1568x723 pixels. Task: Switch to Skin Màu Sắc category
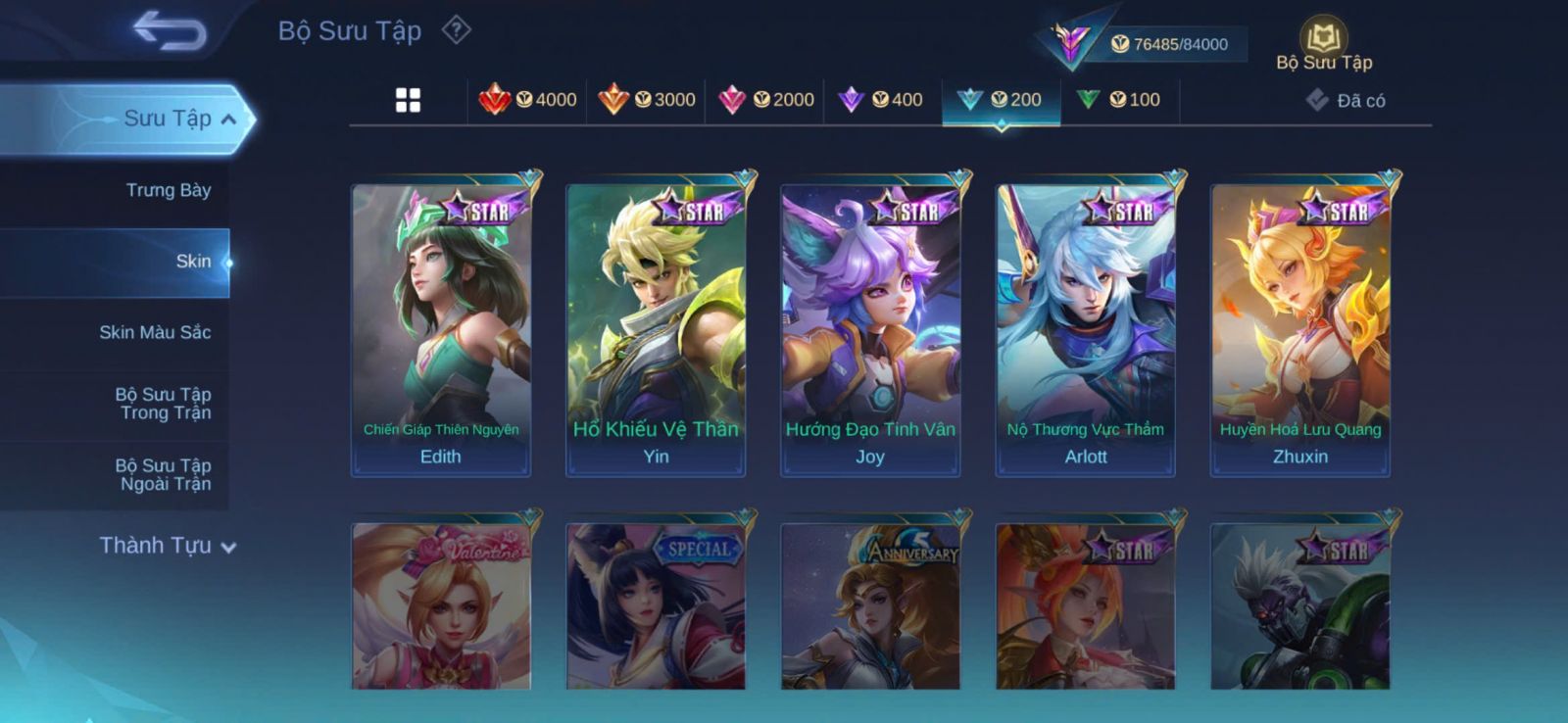[155, 332]
